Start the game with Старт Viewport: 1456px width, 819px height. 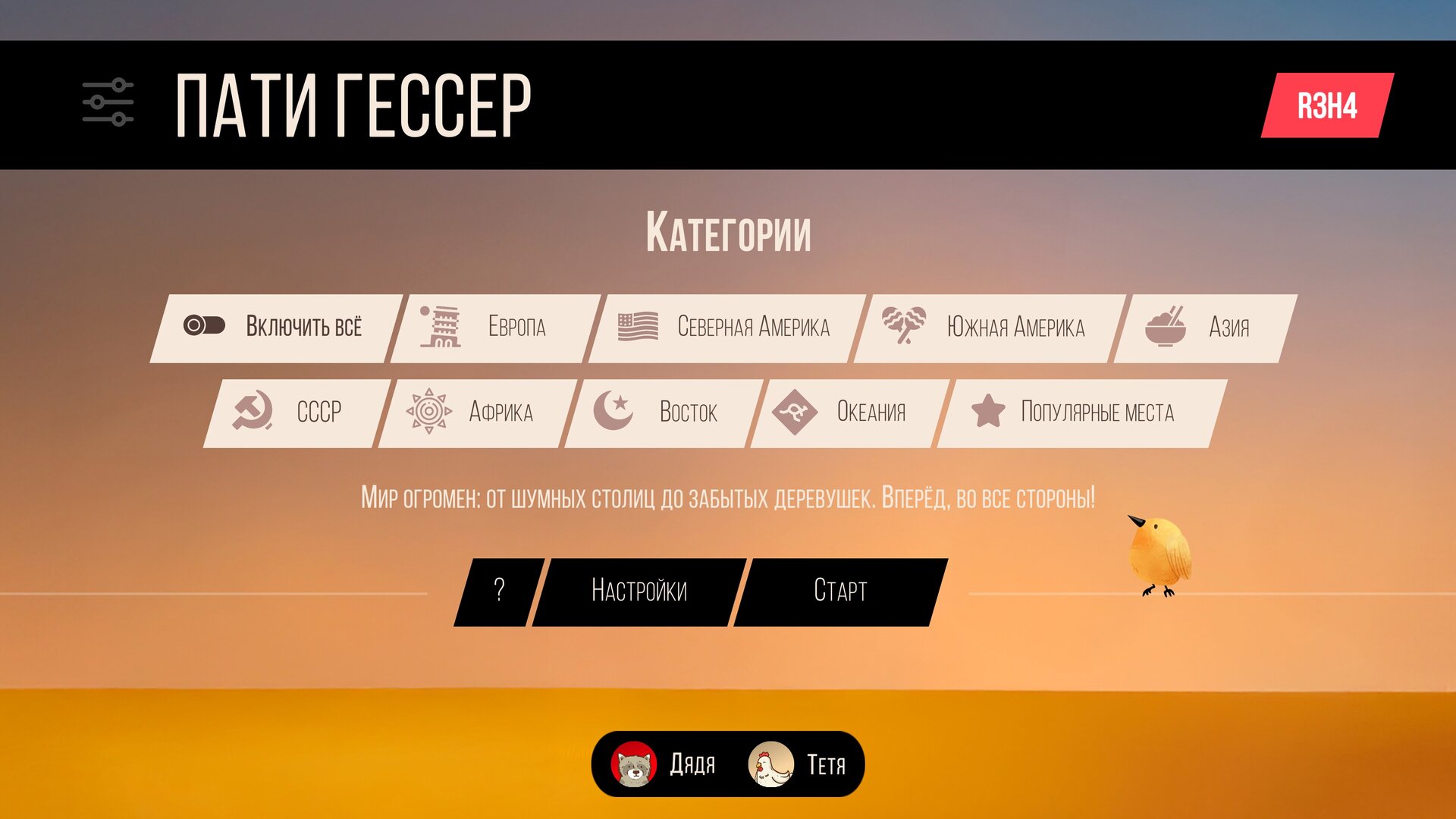pyautogui.click(x=840, y=591)
